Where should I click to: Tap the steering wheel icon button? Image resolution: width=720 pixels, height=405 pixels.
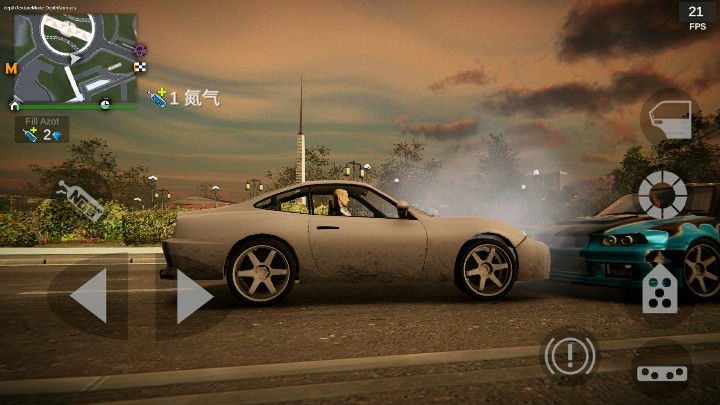662,193
